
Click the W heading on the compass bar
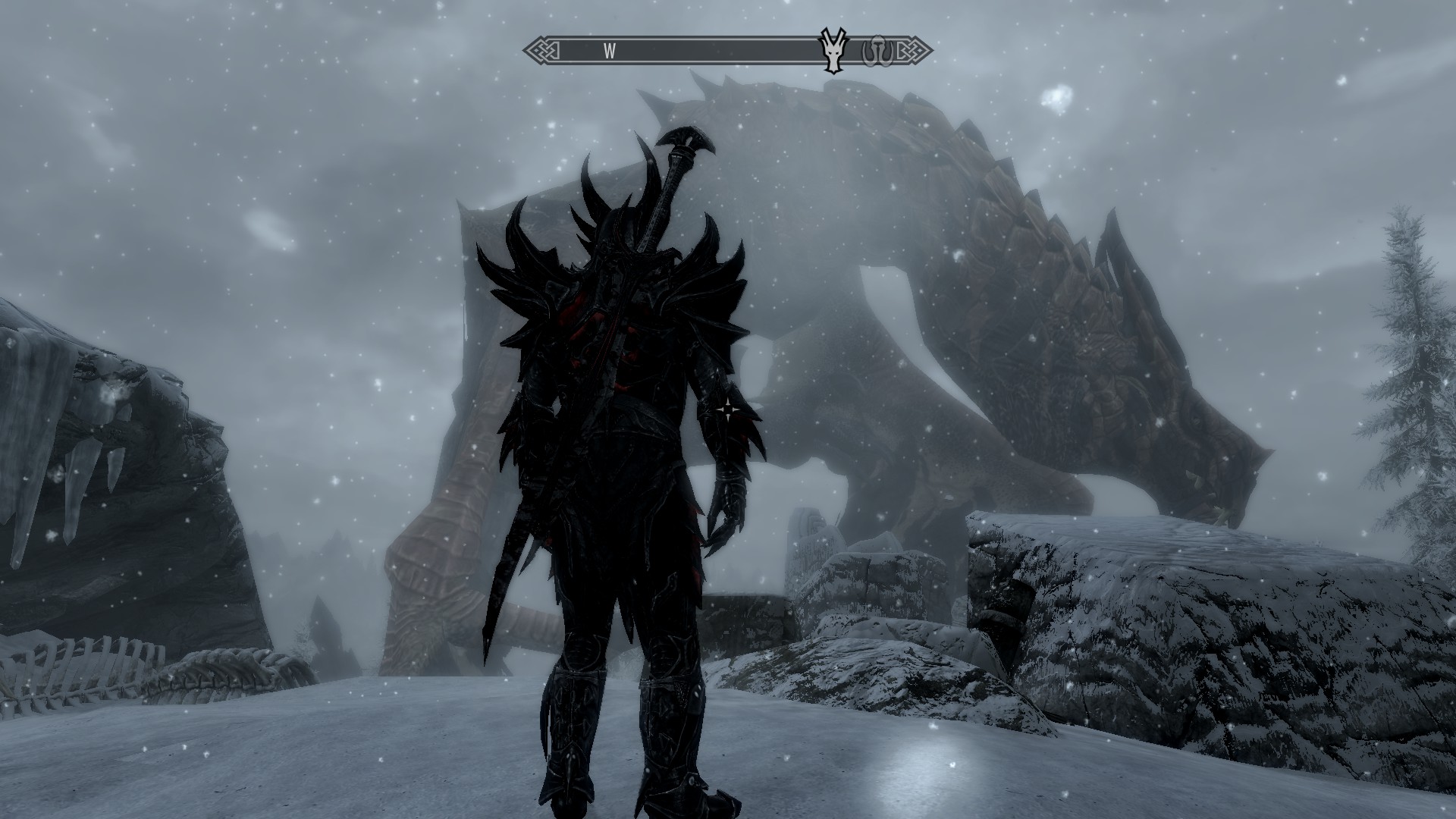pyautogui.click(x=609, y=52)
